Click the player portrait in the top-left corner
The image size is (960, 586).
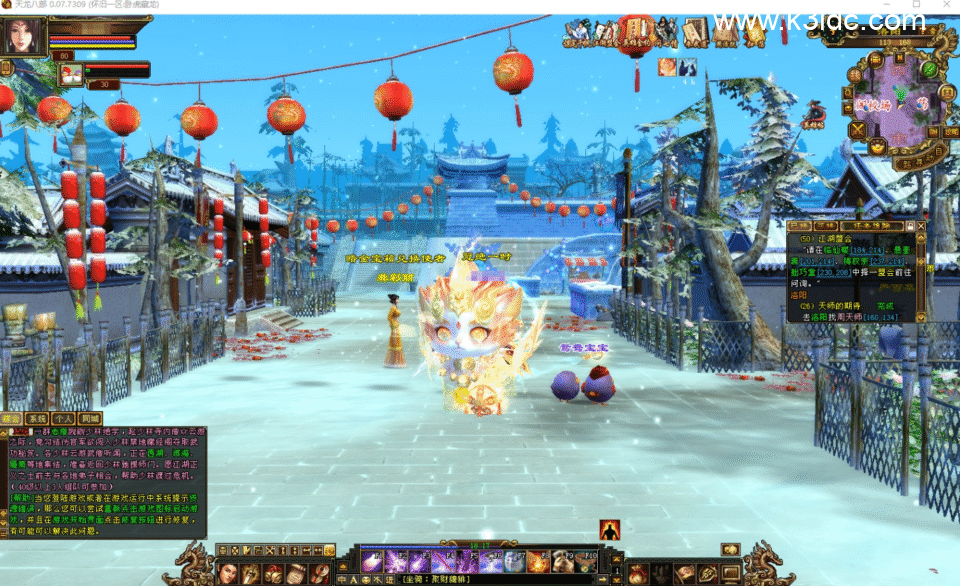click(24, 36)
